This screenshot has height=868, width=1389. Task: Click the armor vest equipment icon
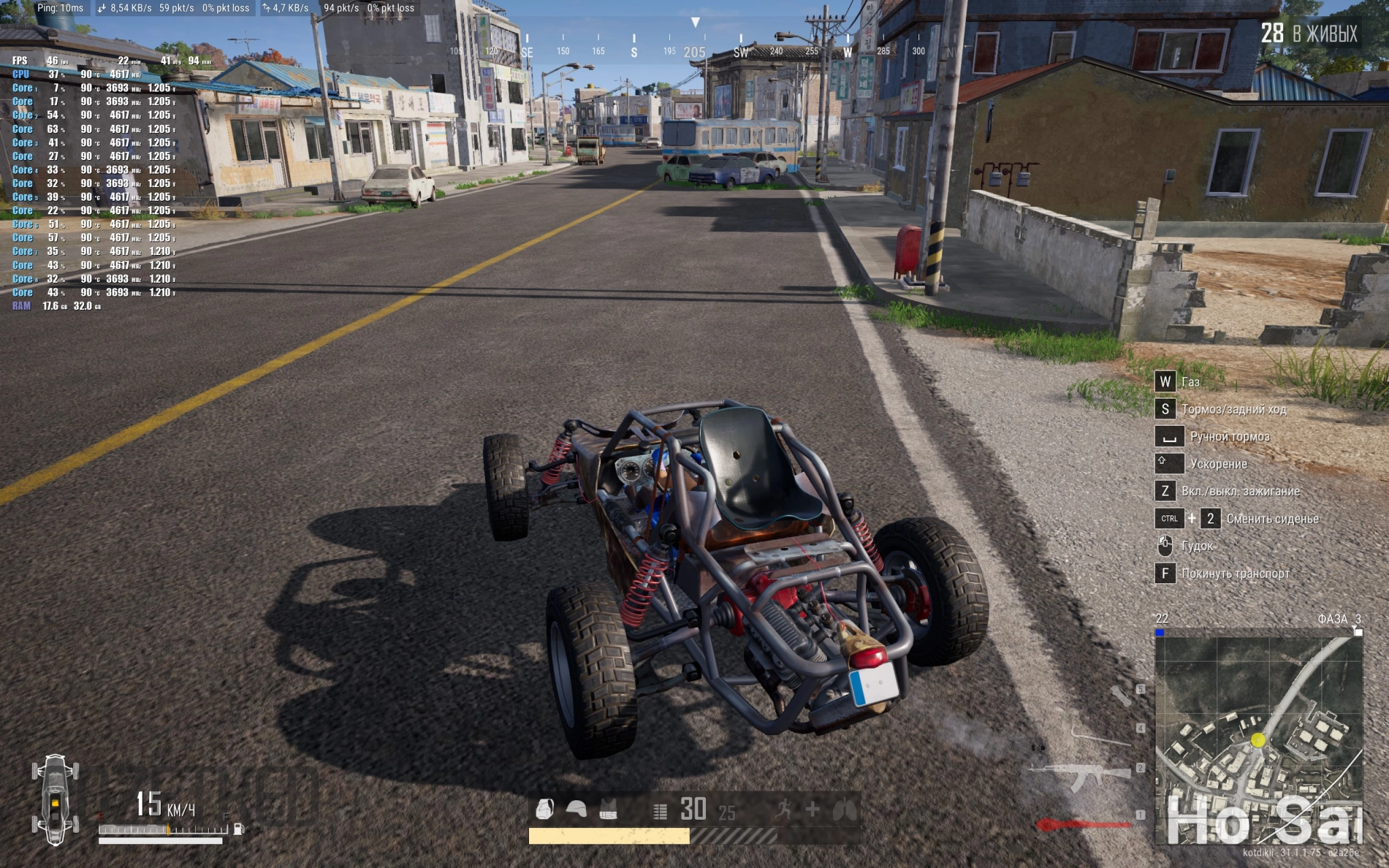(608, 810)
